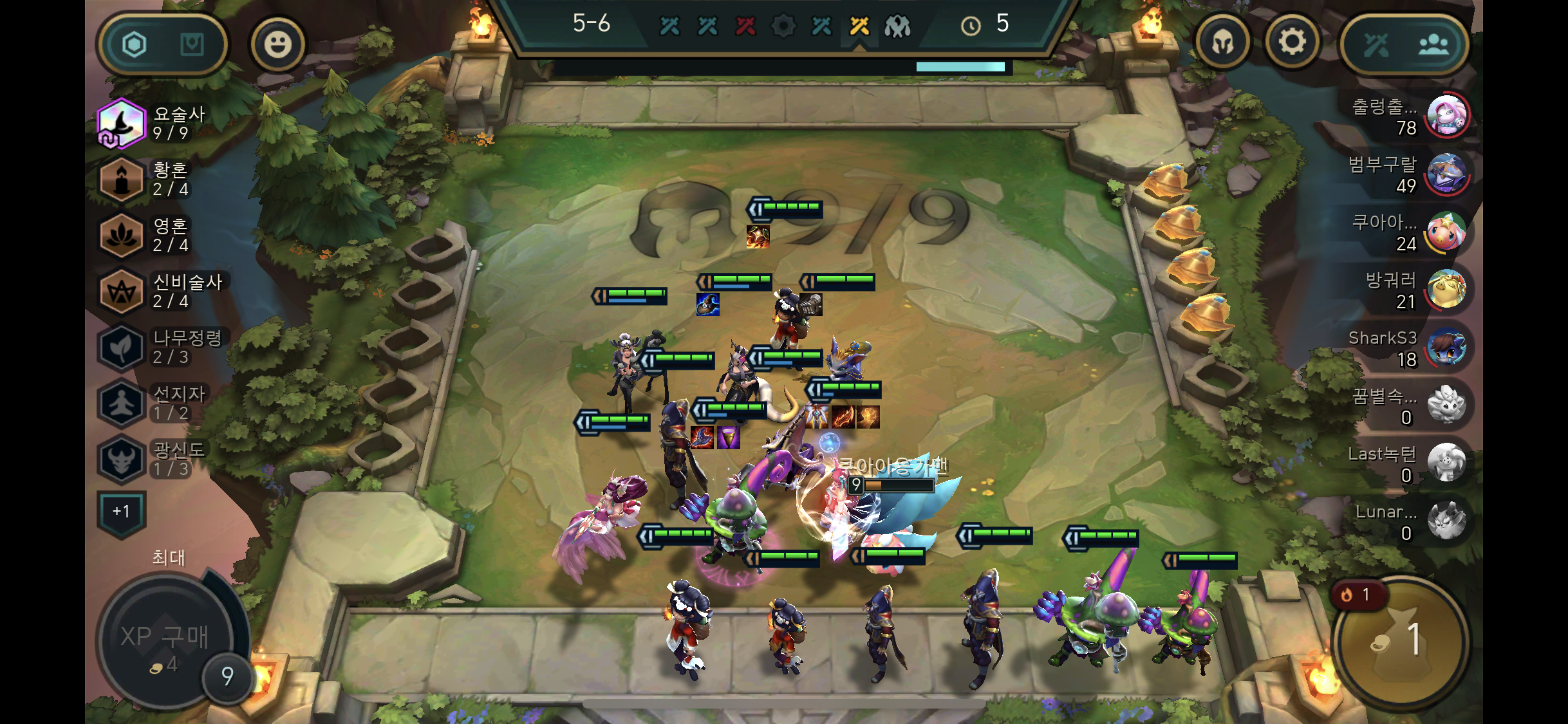
Task: Click the helmet icon button
Action: pyautogui.click(x=1222, y=43)
